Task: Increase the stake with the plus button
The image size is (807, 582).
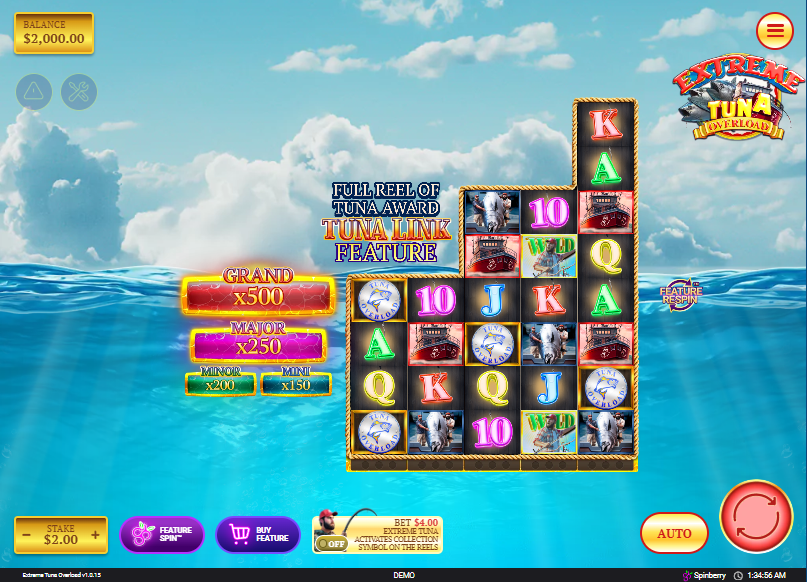Action: tap(96, 535)
